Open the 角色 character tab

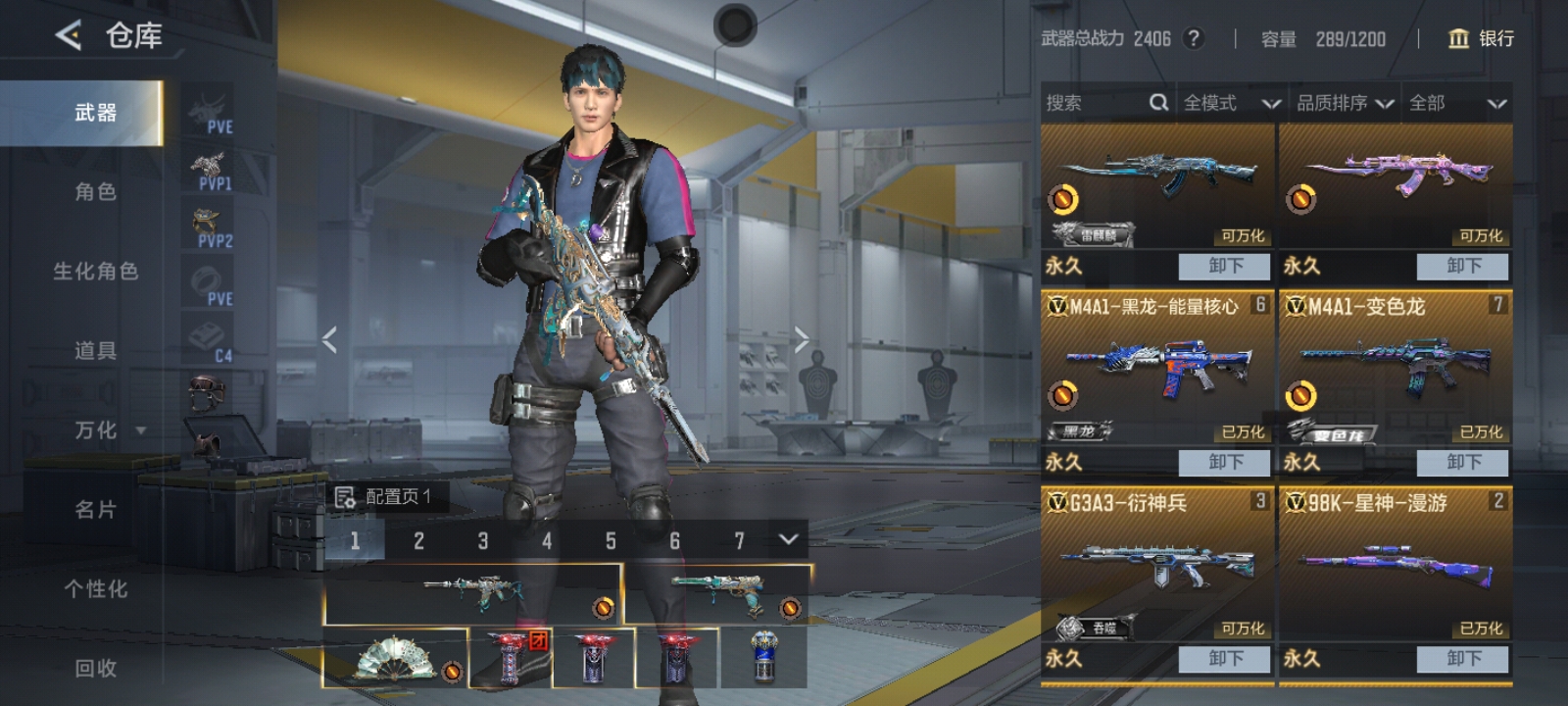click(x=95, y=192)
